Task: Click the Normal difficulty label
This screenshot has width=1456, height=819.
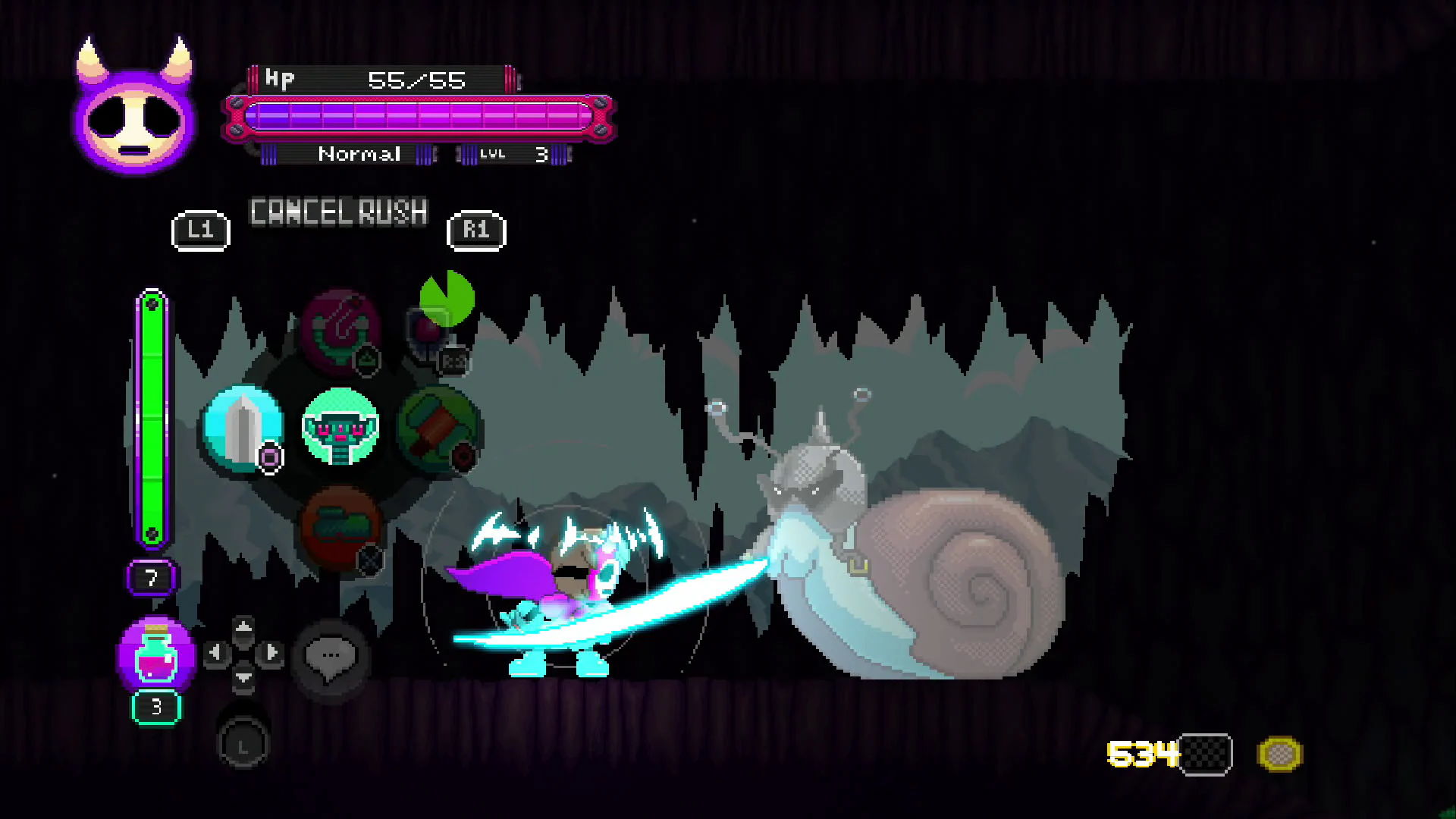Action: click(x=359, y=154)
